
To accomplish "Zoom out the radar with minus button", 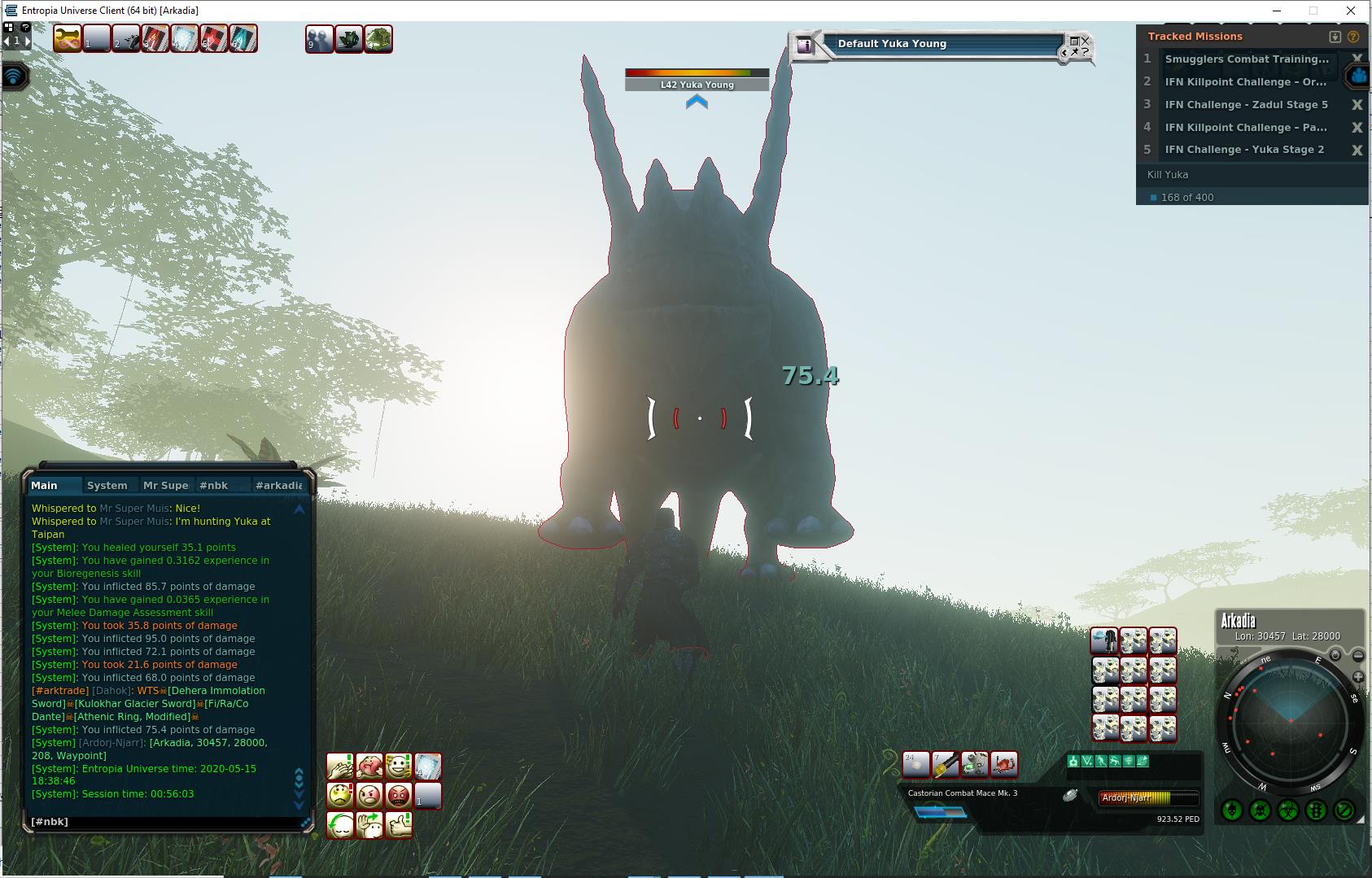I will click(x=1357, y=656).
